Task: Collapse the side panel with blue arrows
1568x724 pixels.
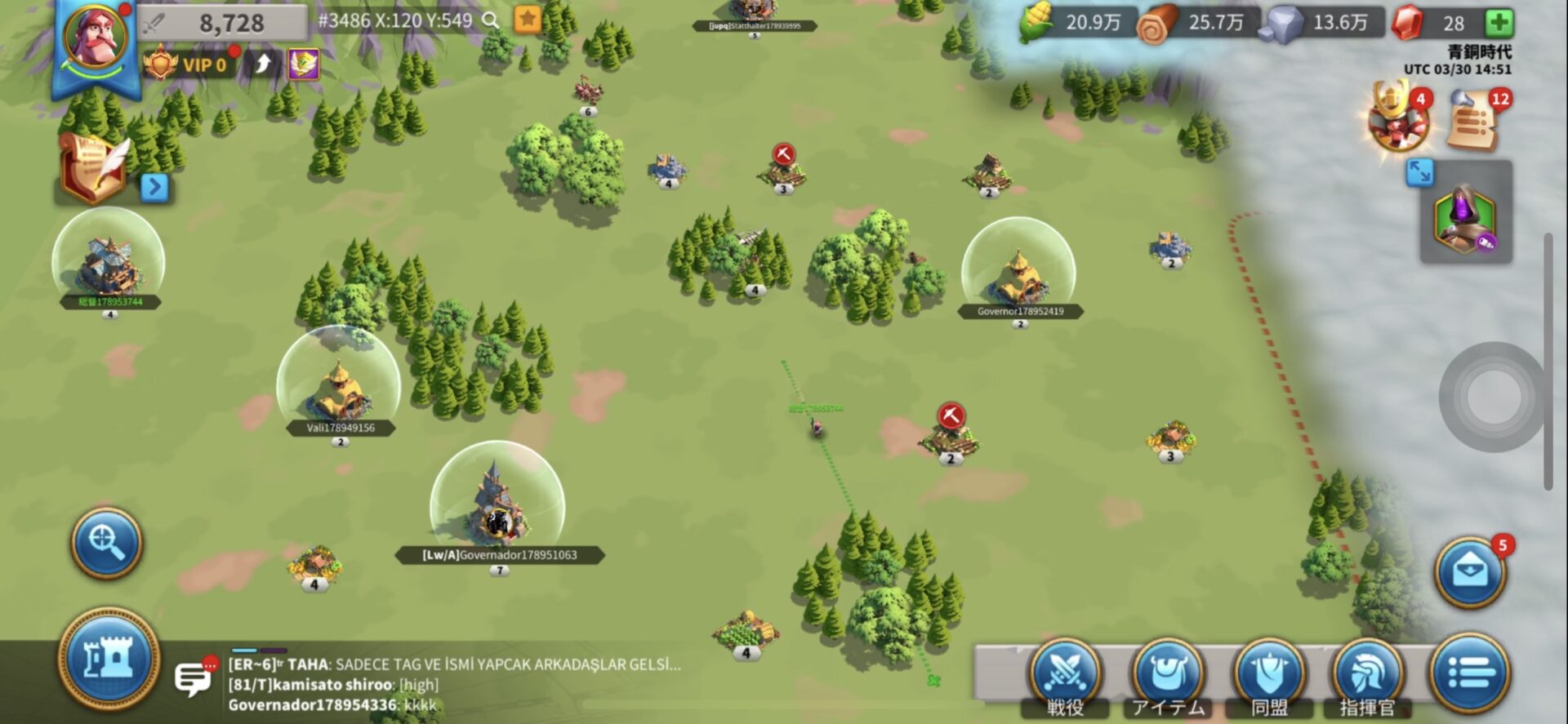Action: pyautogui.click(x=1419, y=172)
